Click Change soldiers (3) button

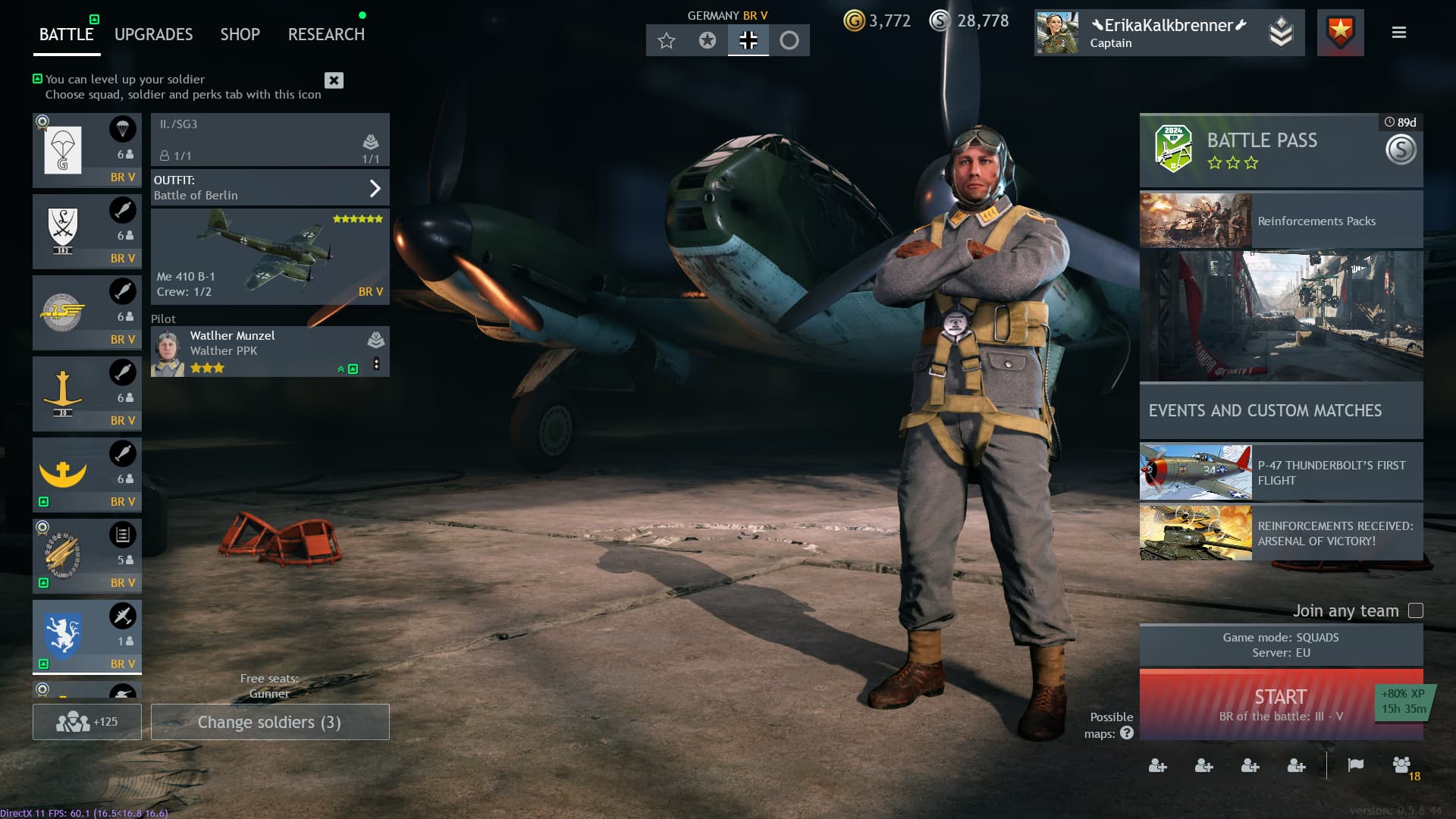[270, 722]
